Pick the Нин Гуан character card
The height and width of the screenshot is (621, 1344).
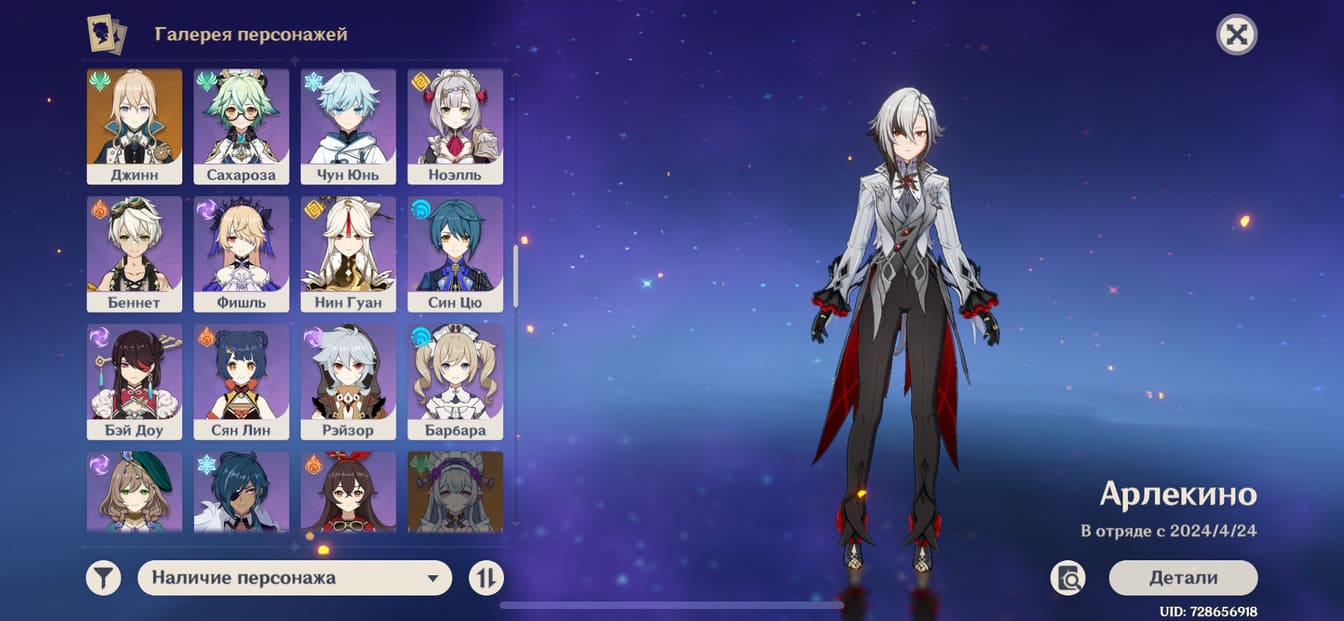tap(348, 254)
